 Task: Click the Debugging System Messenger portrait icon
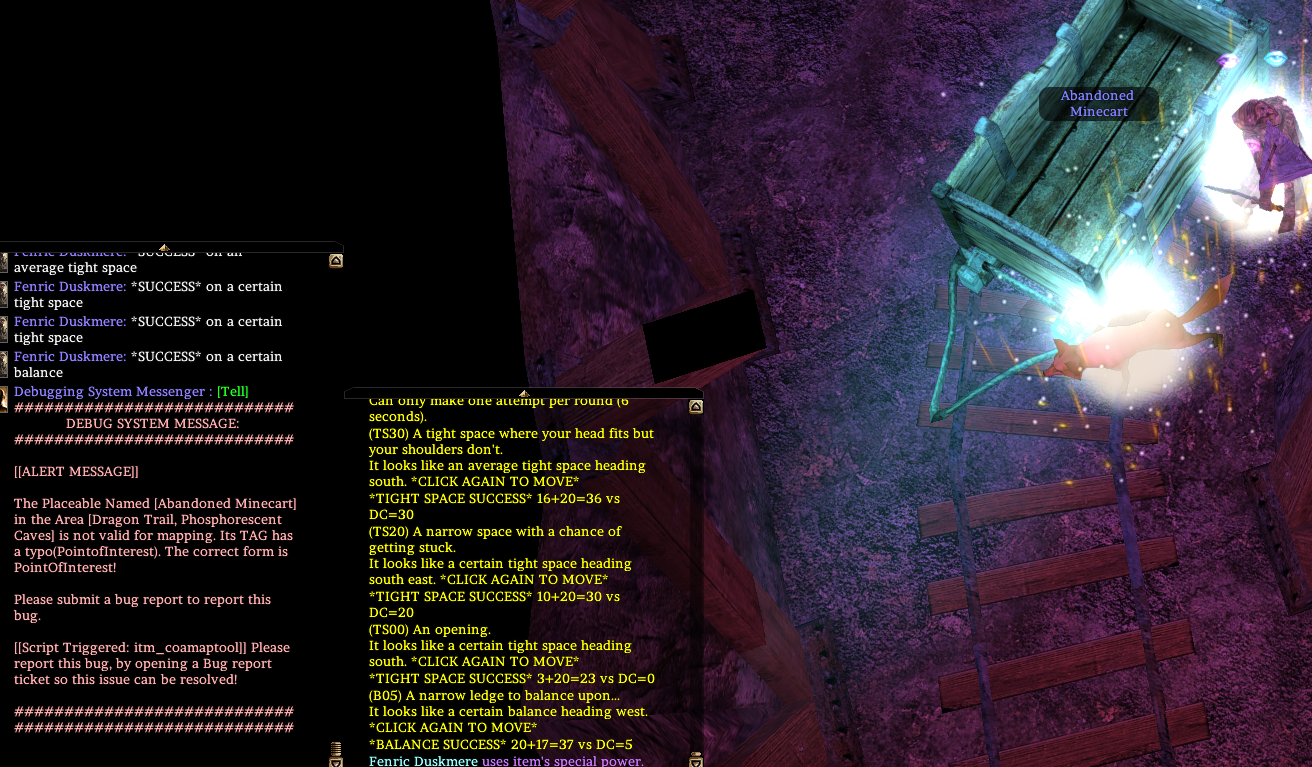pyautogui.click(x=5, y=398)
